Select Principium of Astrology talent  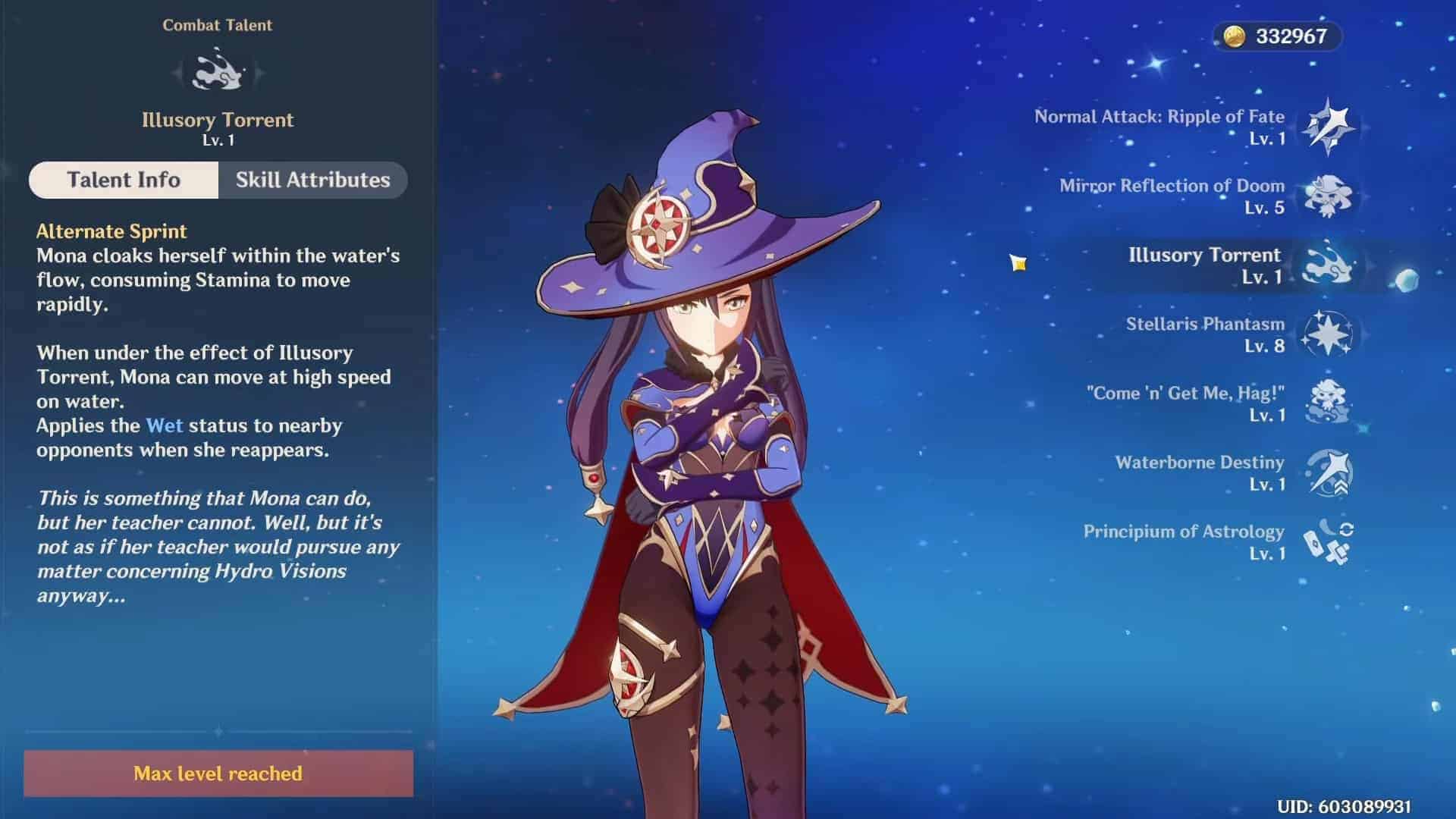coord(1327,541)
